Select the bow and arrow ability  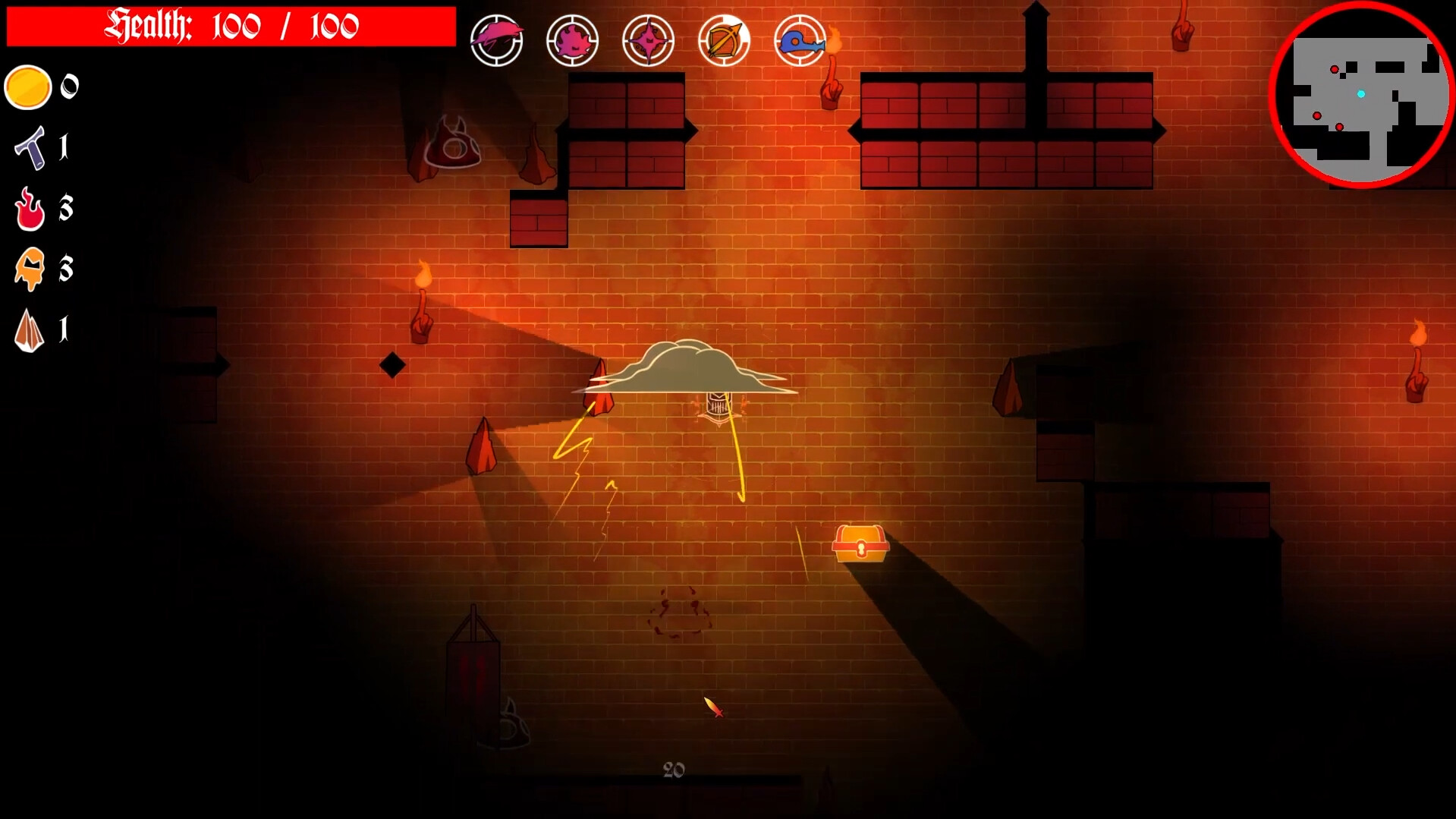724,39
